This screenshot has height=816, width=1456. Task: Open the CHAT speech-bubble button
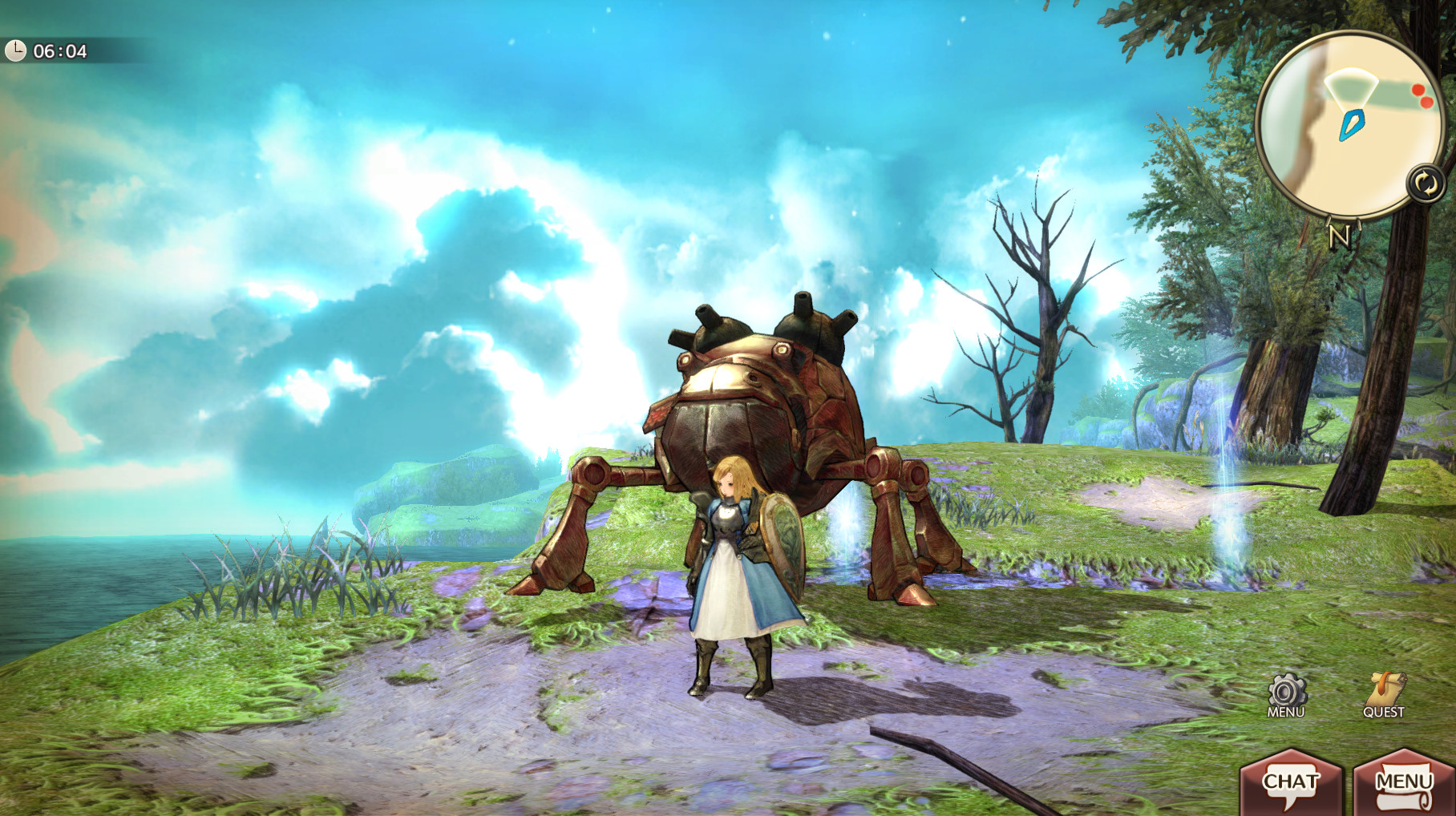coord(1290,783)
